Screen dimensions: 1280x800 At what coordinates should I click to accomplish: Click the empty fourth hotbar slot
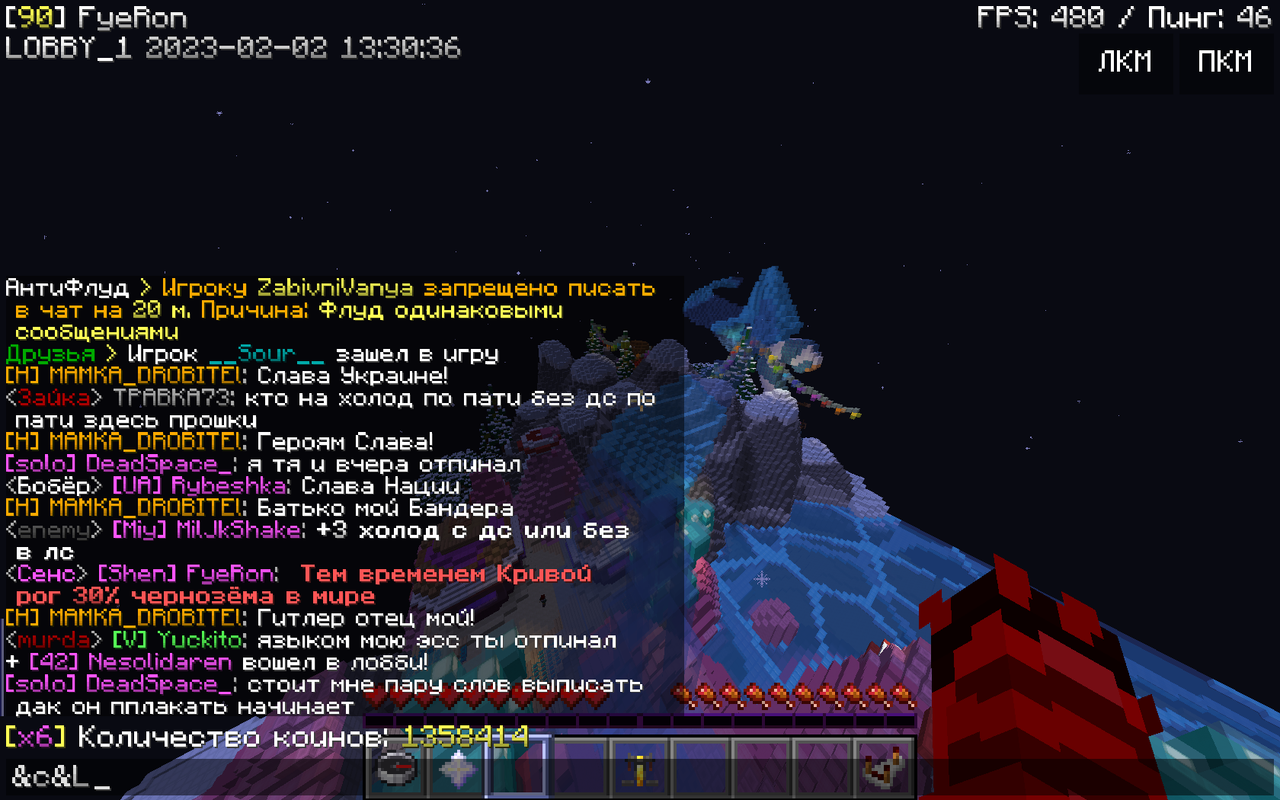(x=578, y=772)
